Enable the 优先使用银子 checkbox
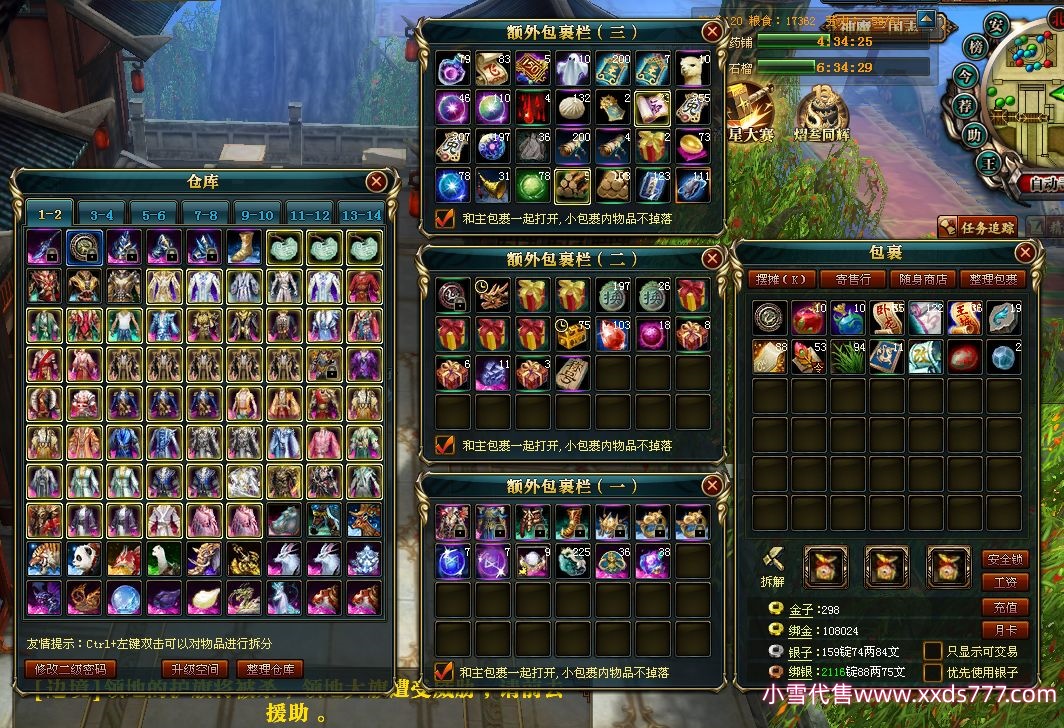Screen dimensions: 1064x728 click(x=932, y=672)
